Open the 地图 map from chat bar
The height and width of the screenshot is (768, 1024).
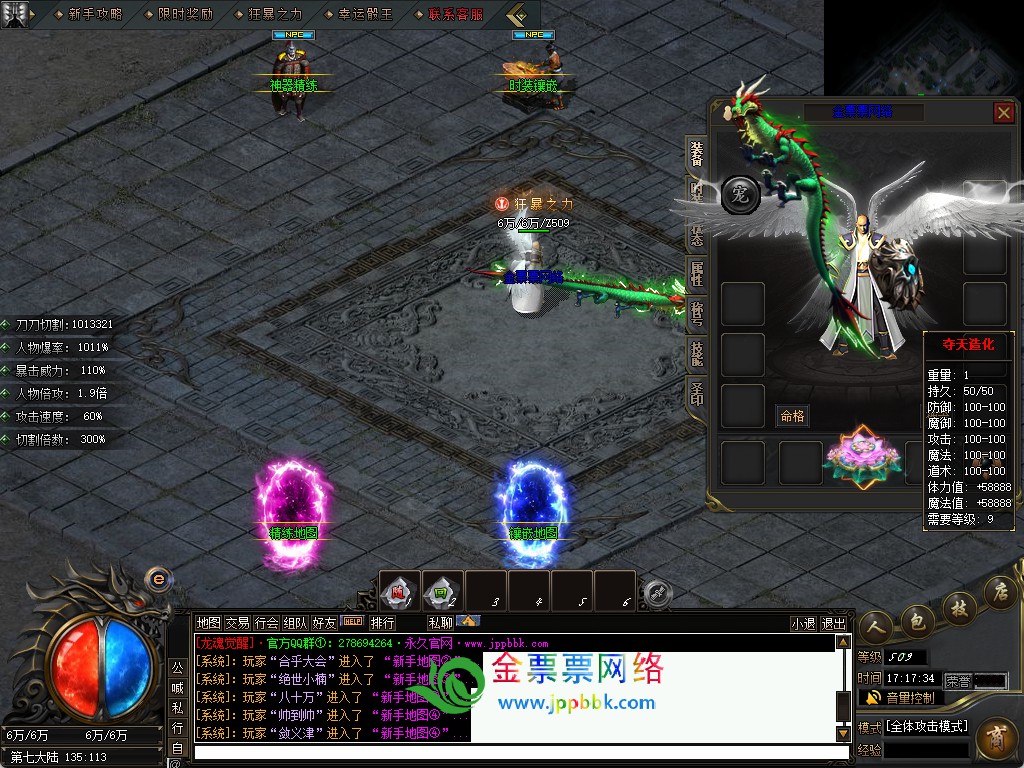click(208, 622)
